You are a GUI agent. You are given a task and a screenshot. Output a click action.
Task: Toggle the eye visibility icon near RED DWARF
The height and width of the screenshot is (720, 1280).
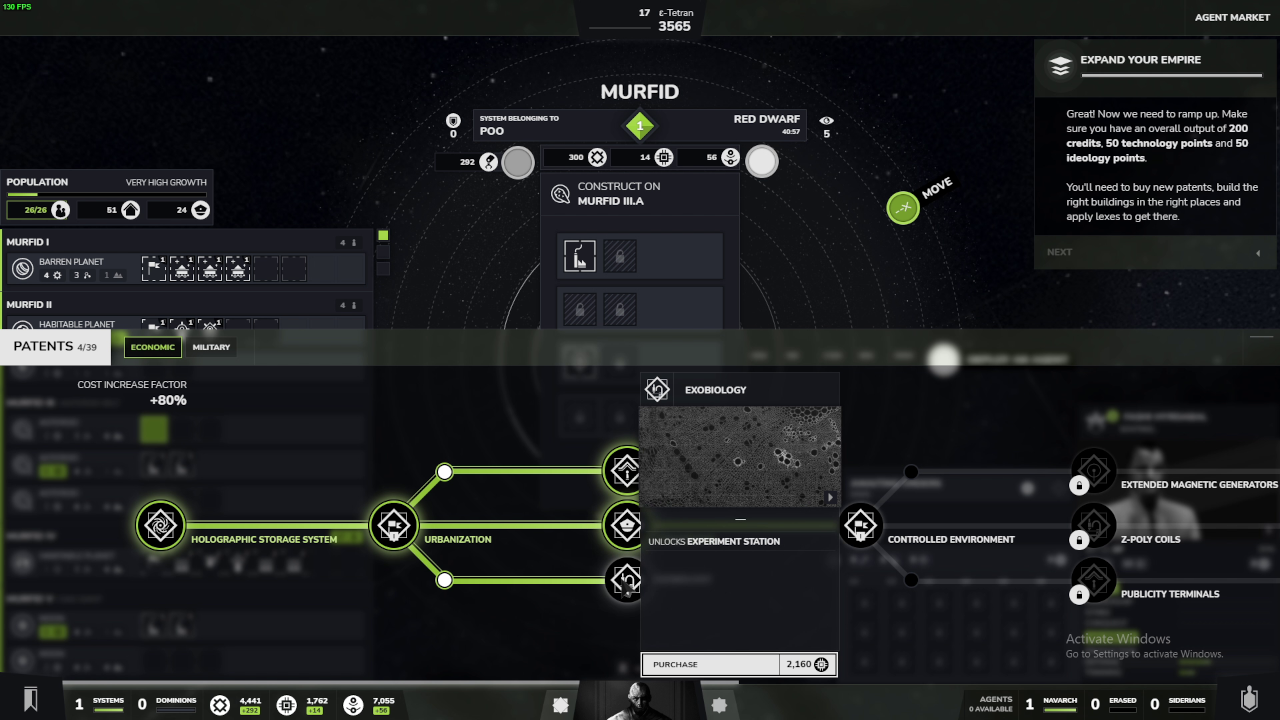click(x=826, y=122)
